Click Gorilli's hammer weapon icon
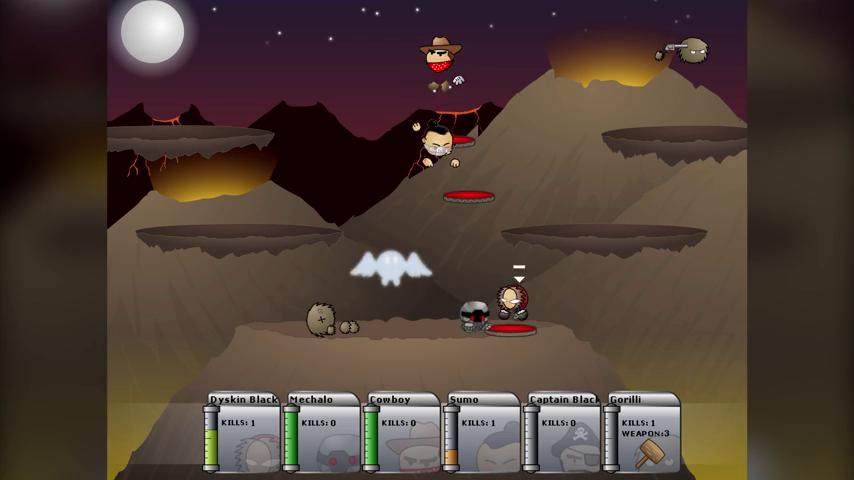854x480 pixels. pyautogui.click(x=649, y=452)
